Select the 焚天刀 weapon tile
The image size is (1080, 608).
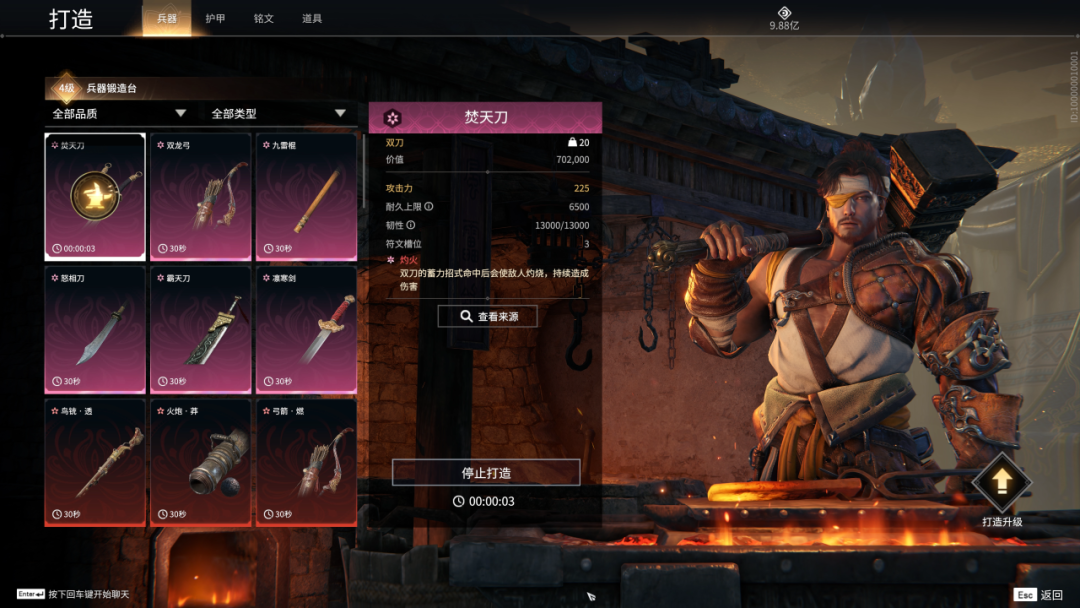(95, 196)
